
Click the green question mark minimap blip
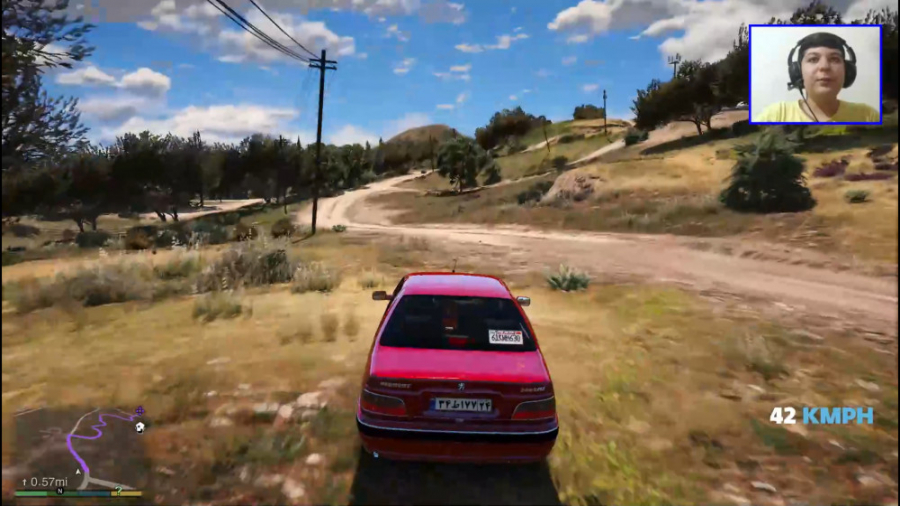[x=118, y=490]
